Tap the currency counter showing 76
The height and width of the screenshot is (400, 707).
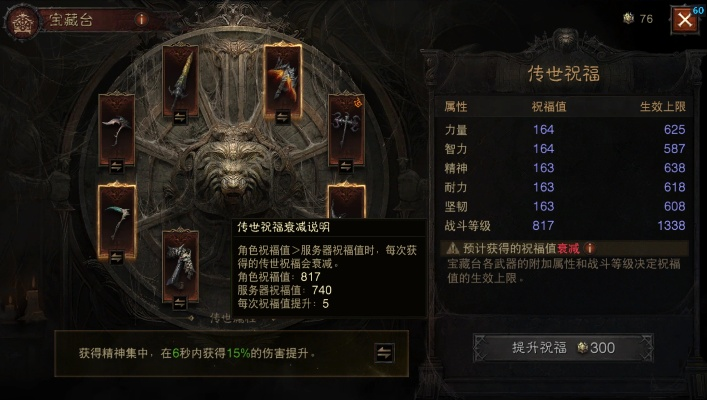point(638,19)
